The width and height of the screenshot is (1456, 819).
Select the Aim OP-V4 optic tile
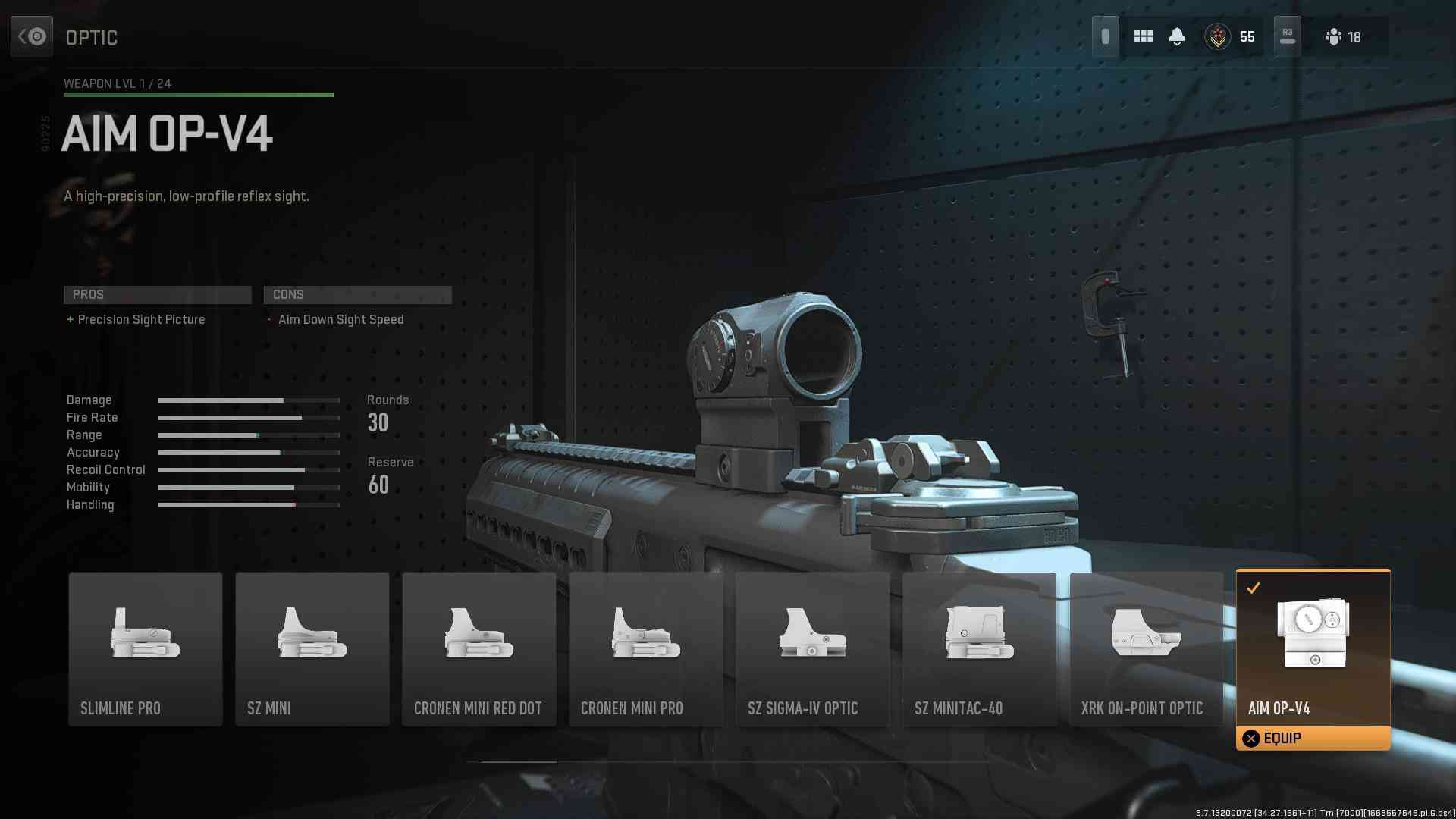click(x=1313, y=645)
